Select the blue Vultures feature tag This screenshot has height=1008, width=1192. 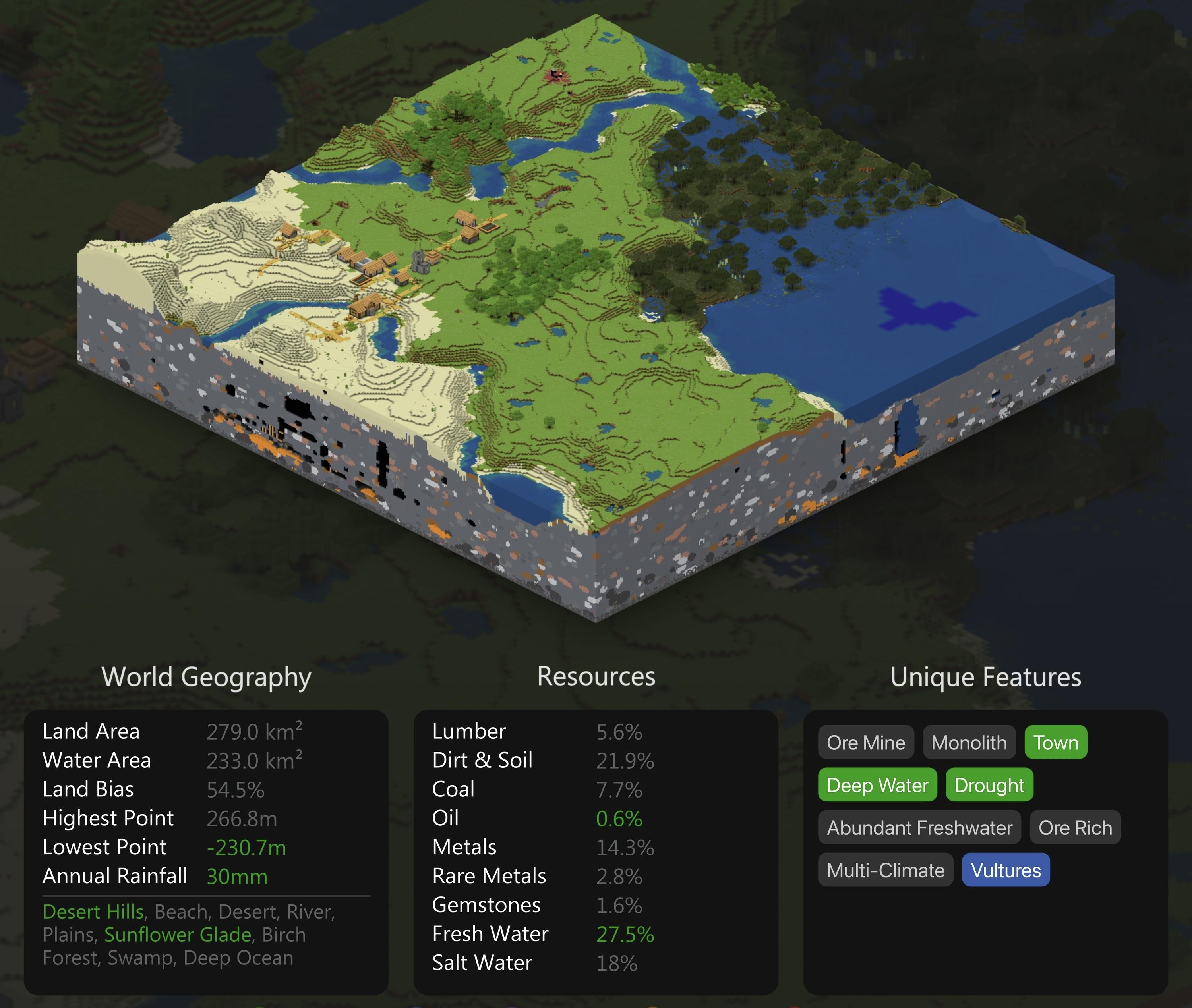(x=1006, y=870)
